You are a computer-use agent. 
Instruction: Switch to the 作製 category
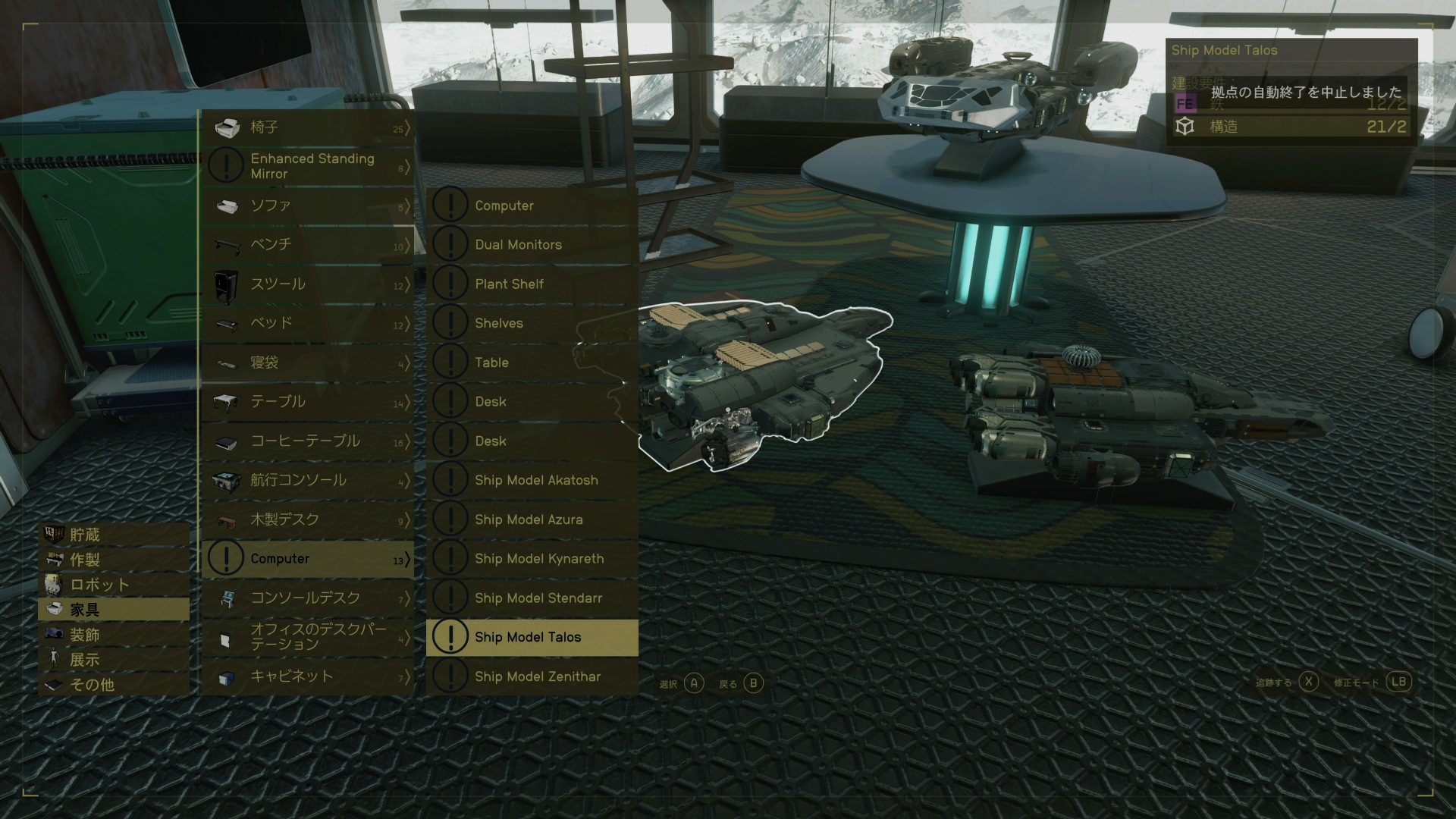[x=114, y=560]
